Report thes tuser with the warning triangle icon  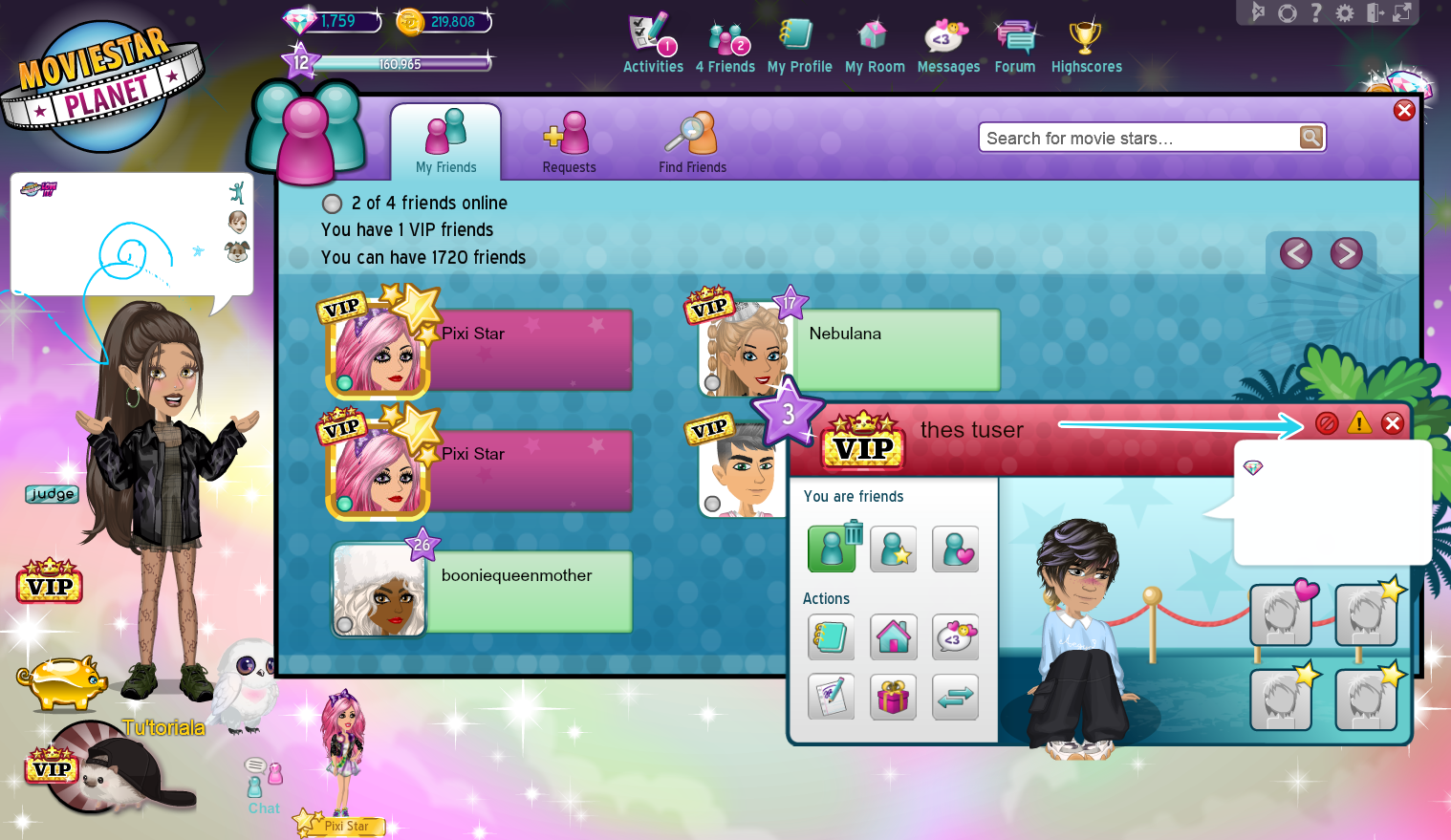[1359, 423]
